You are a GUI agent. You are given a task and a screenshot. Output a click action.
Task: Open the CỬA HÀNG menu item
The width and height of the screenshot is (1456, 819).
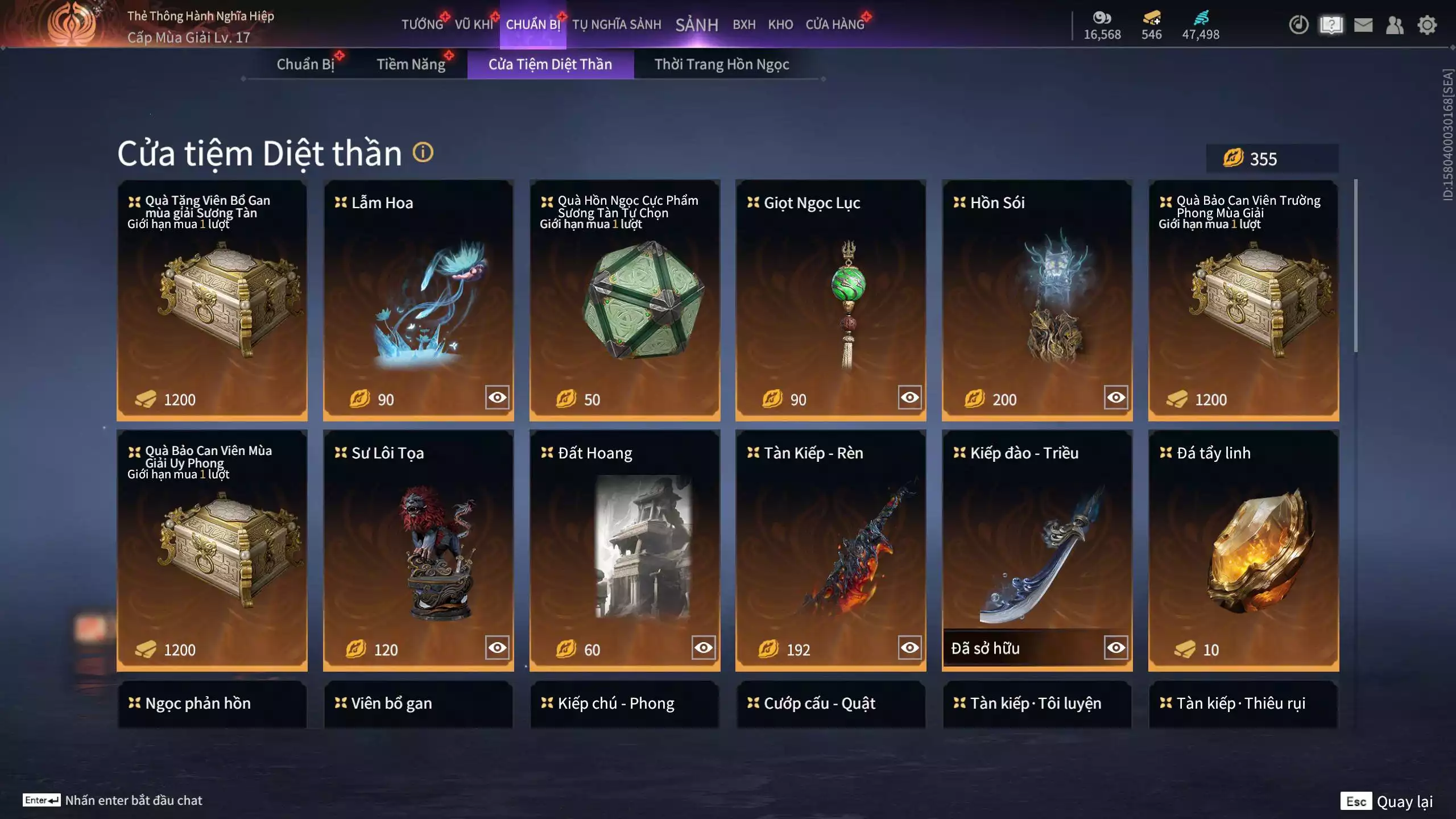[x=835, y=24]
